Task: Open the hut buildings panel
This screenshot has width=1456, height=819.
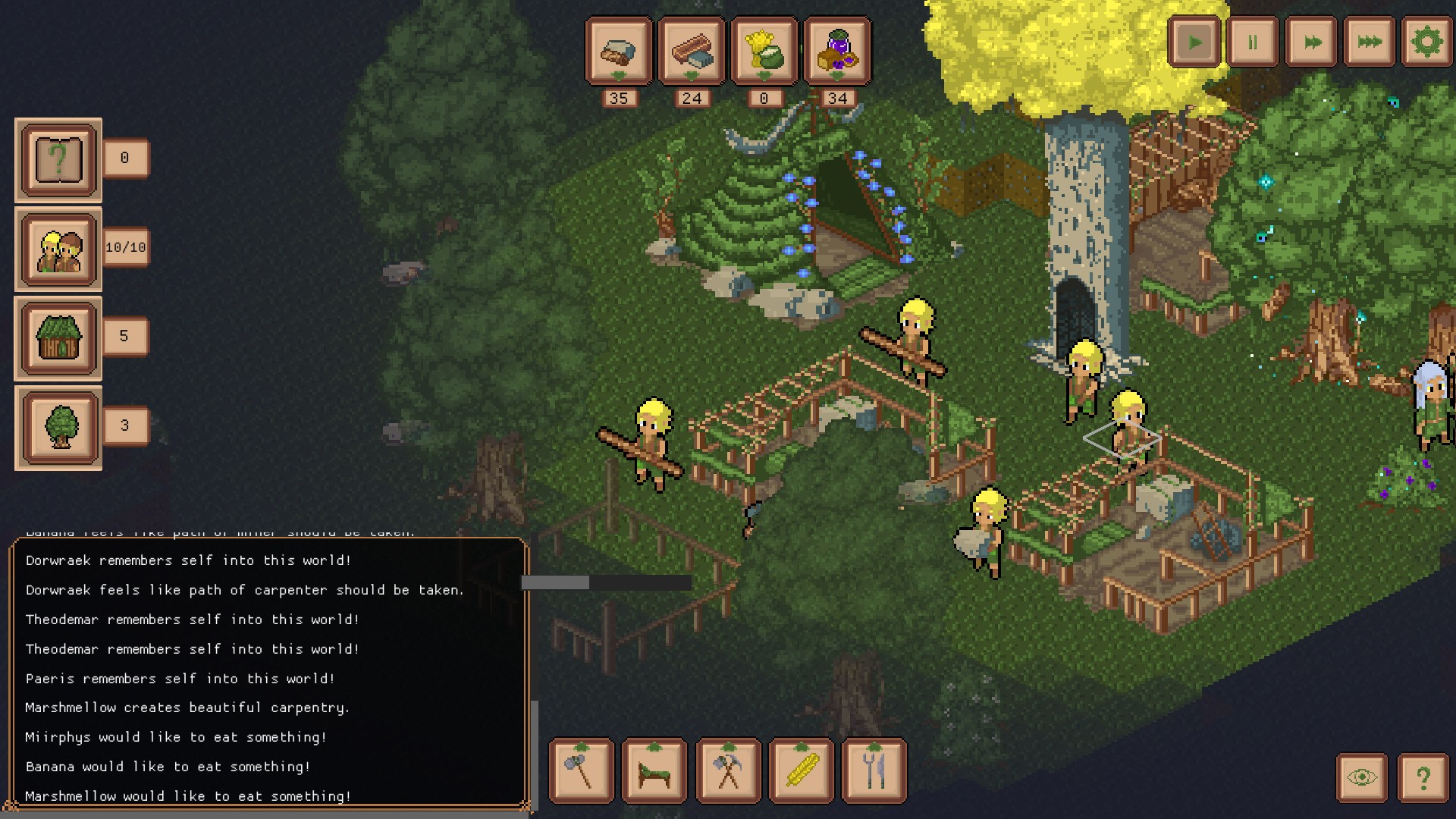Action: tap(59, 338)
